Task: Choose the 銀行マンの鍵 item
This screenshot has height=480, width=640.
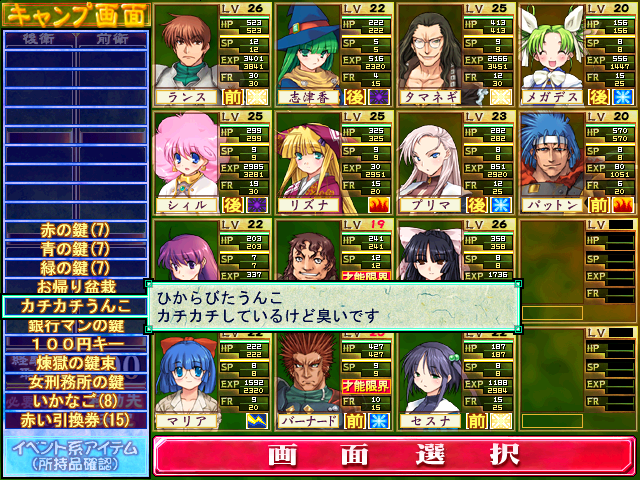Action: coord(75,324)
